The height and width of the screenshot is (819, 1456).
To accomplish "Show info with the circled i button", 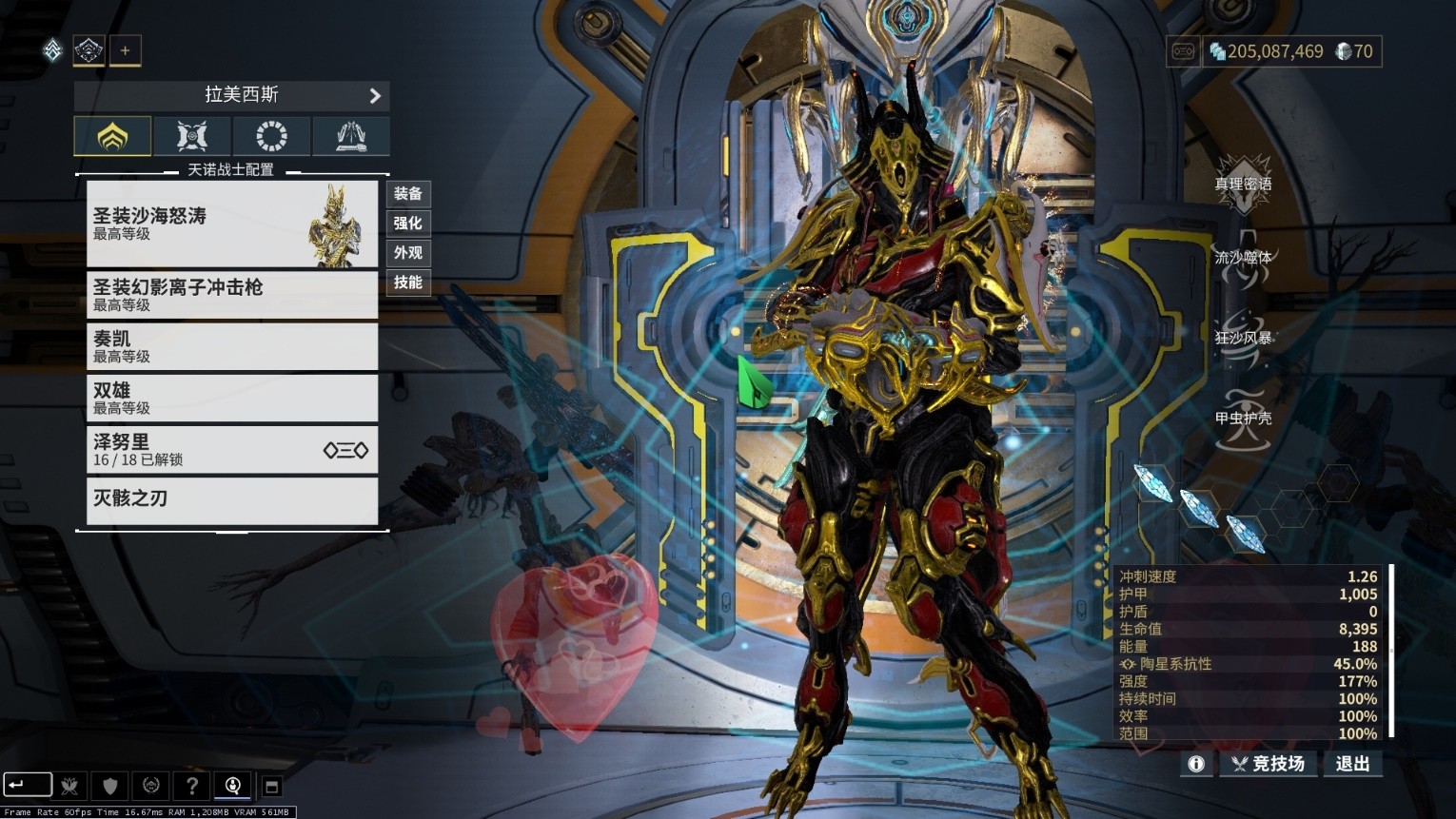I will [x=1196, y=764].
